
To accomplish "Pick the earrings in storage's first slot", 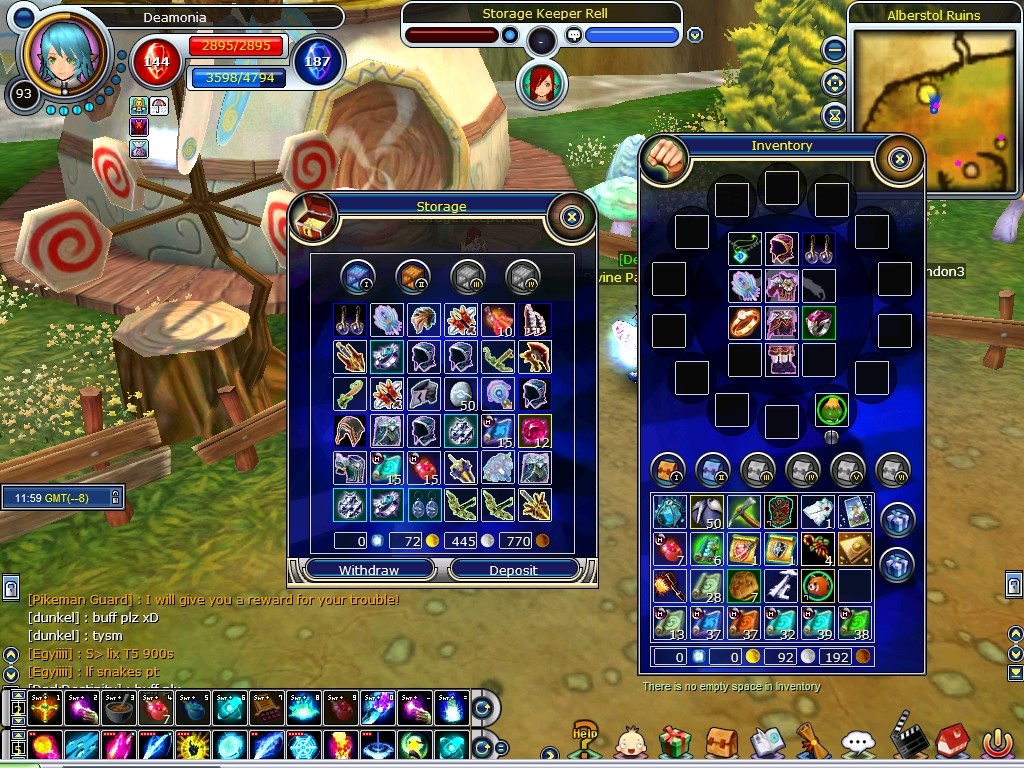I will (x=349, y=319).
